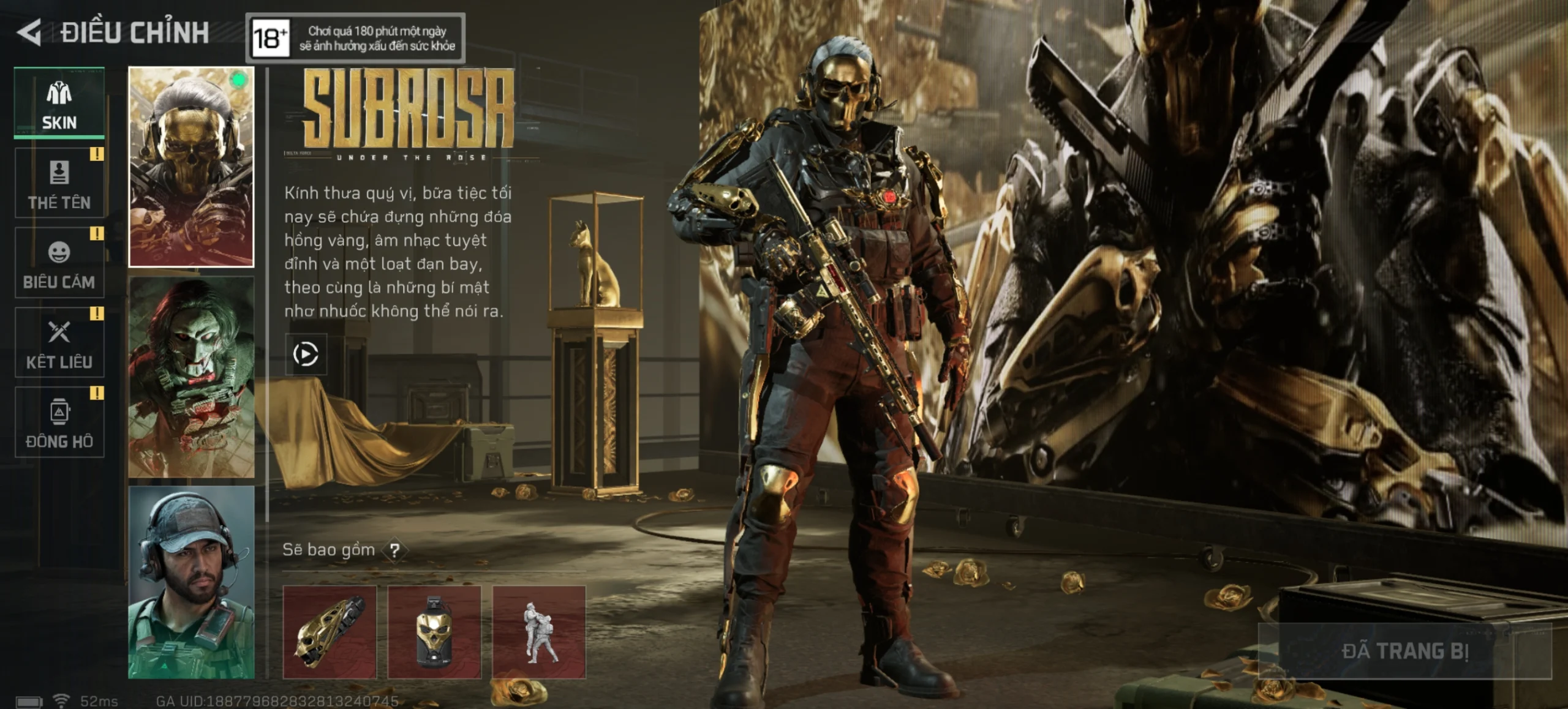Preview the included finisher animation item
This screenshot has height=709, width=1568.
pyautogui.click(x=539, y=632)
